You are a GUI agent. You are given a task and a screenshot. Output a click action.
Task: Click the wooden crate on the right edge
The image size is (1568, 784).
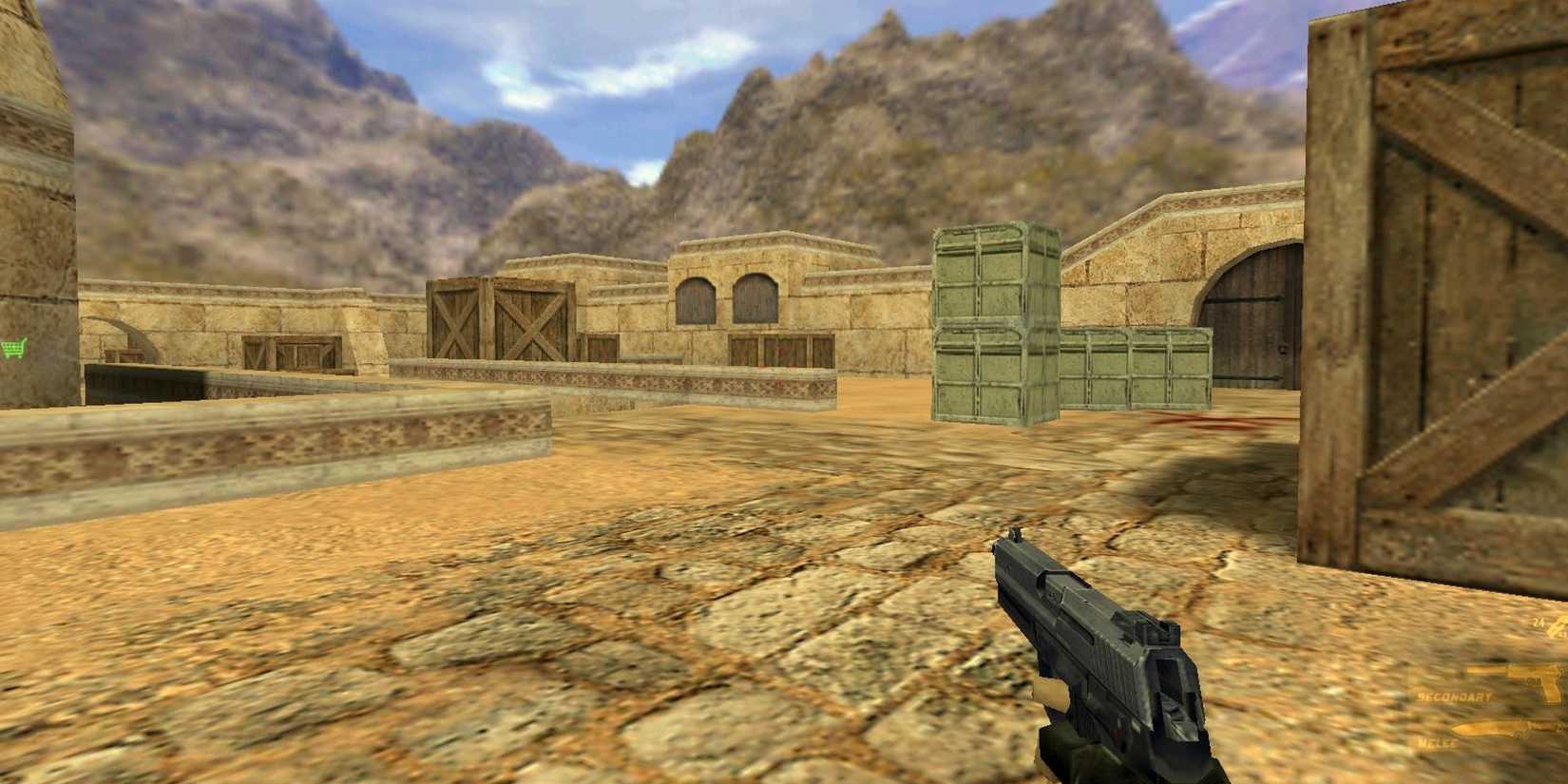pos(1444,285)
